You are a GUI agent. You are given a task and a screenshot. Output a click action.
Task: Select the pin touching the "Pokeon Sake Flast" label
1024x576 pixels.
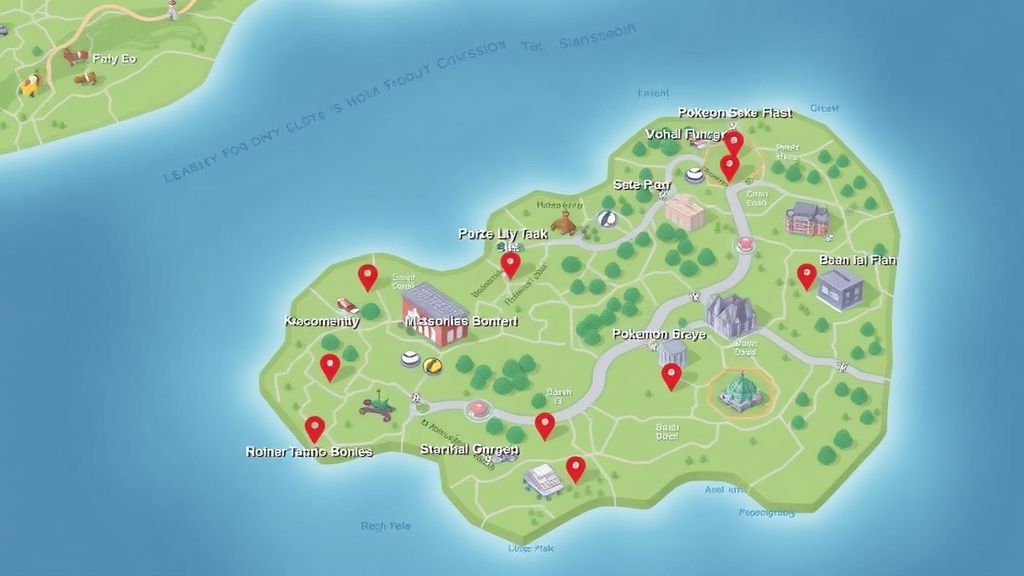pyautogui.click(x=734, y=142)
